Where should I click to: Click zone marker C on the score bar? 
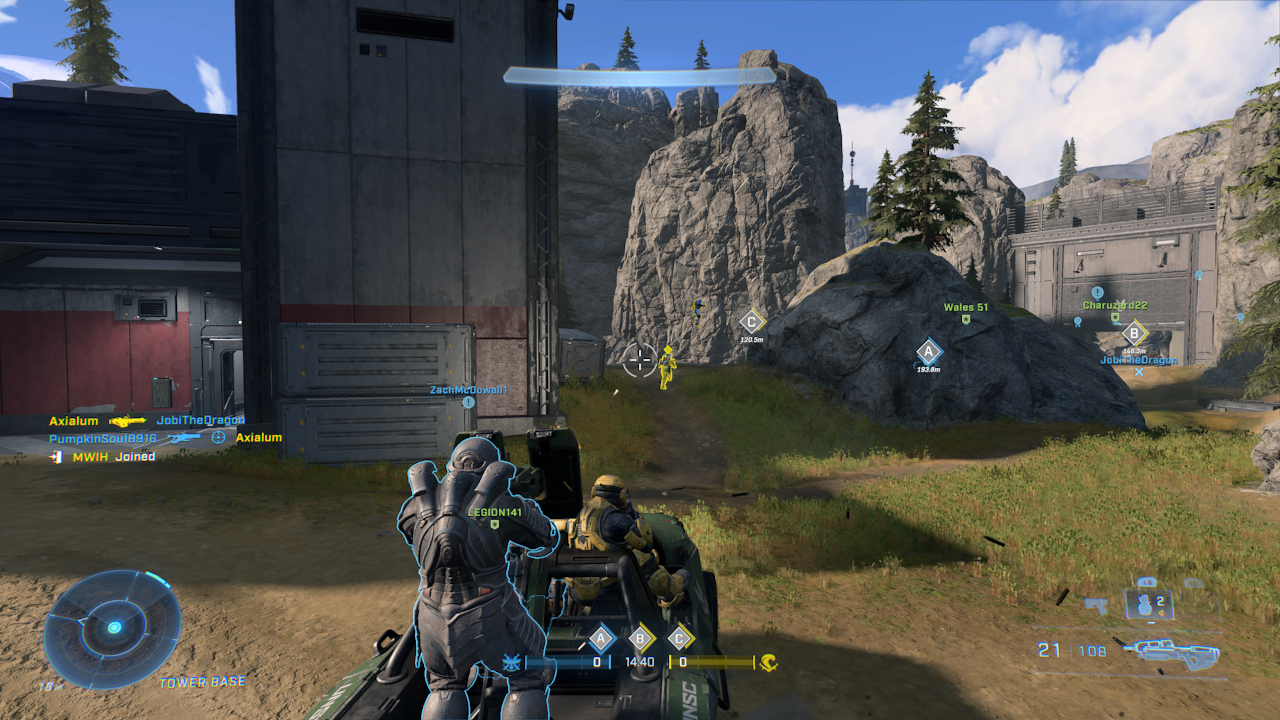coord(678,637)
